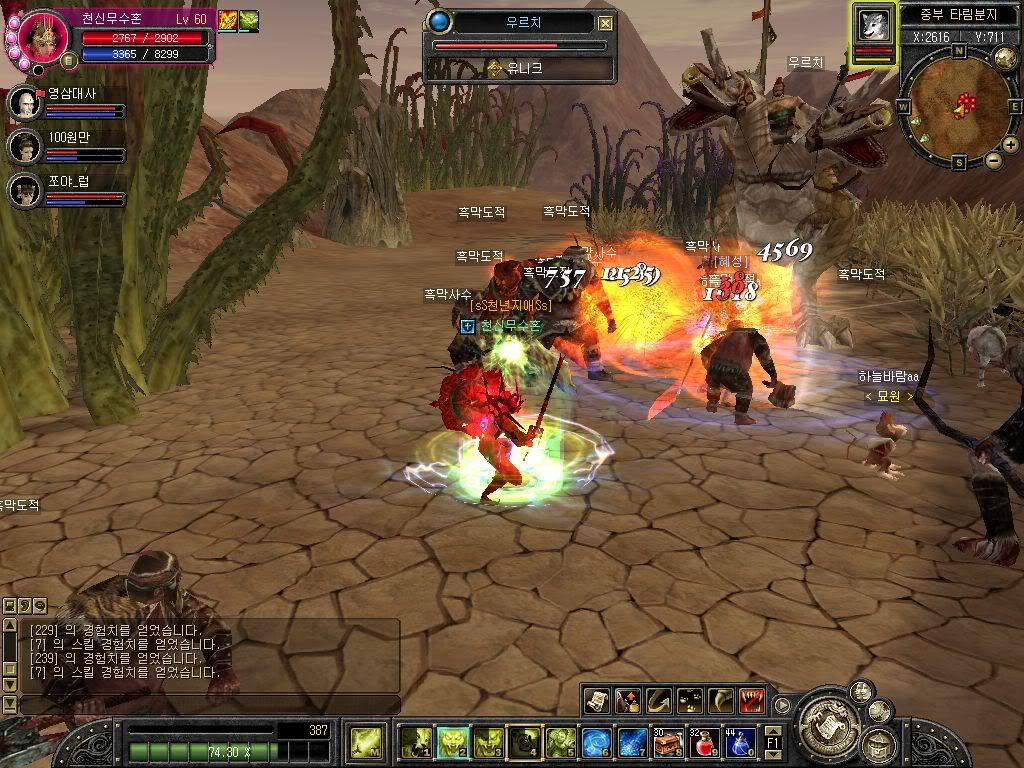Open the scroll icon in the action bar
Image resolution: width=1024 pixels, height=768 pixels.
click(597, 700)
